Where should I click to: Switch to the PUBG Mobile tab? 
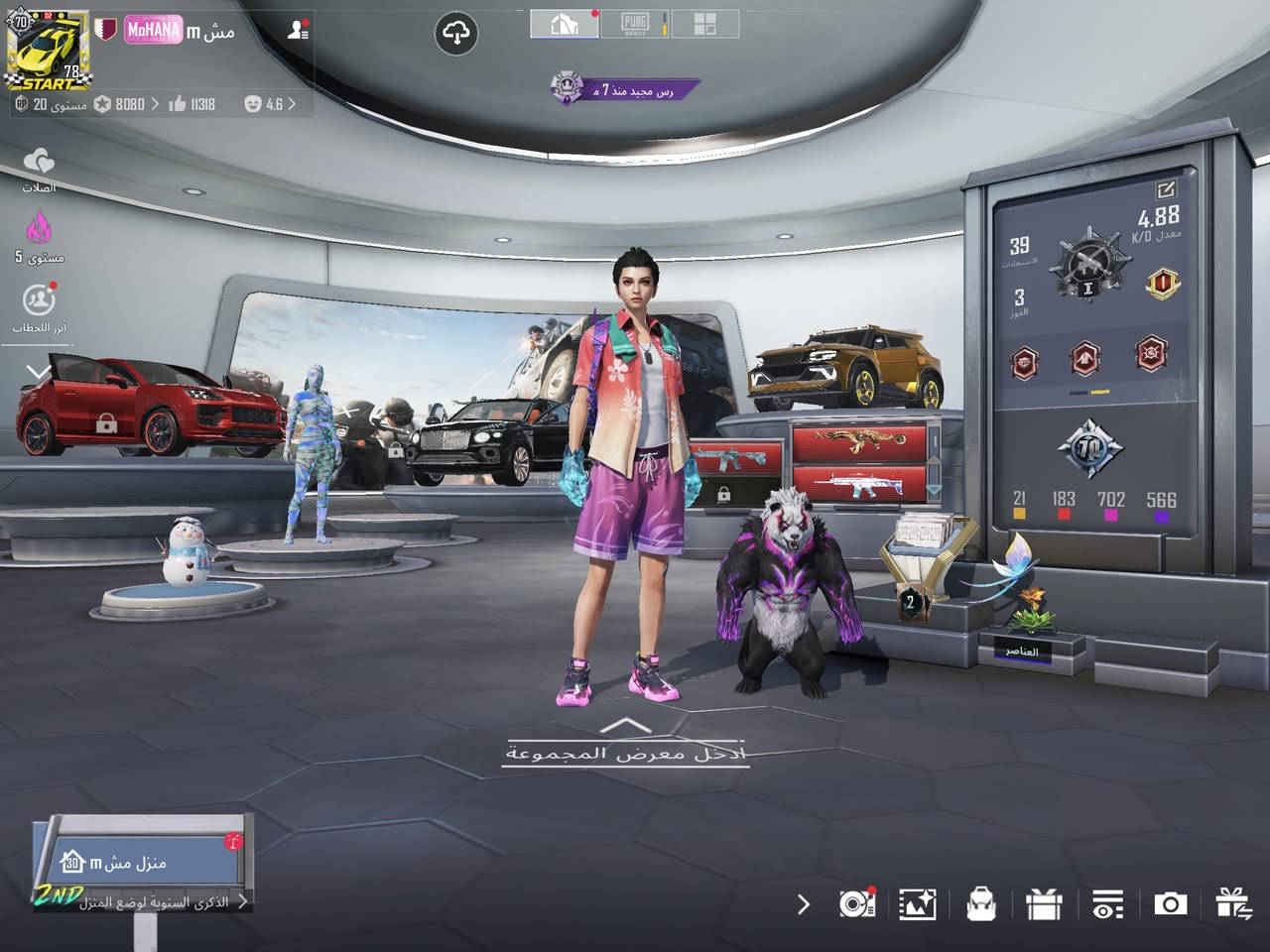(635, 24)
